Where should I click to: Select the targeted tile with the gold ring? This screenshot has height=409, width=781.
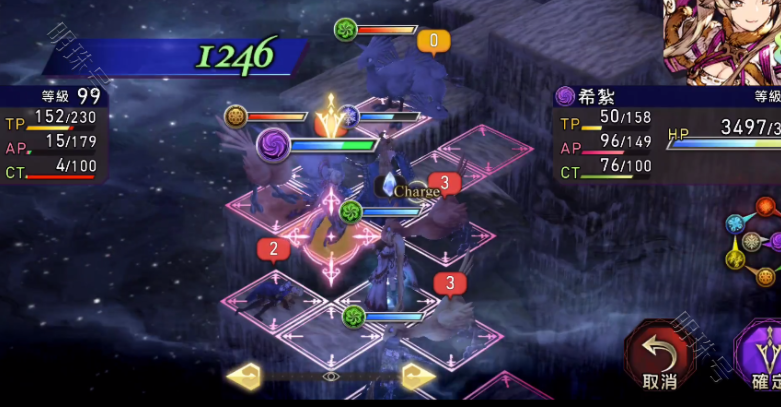[x=331, y=240]
